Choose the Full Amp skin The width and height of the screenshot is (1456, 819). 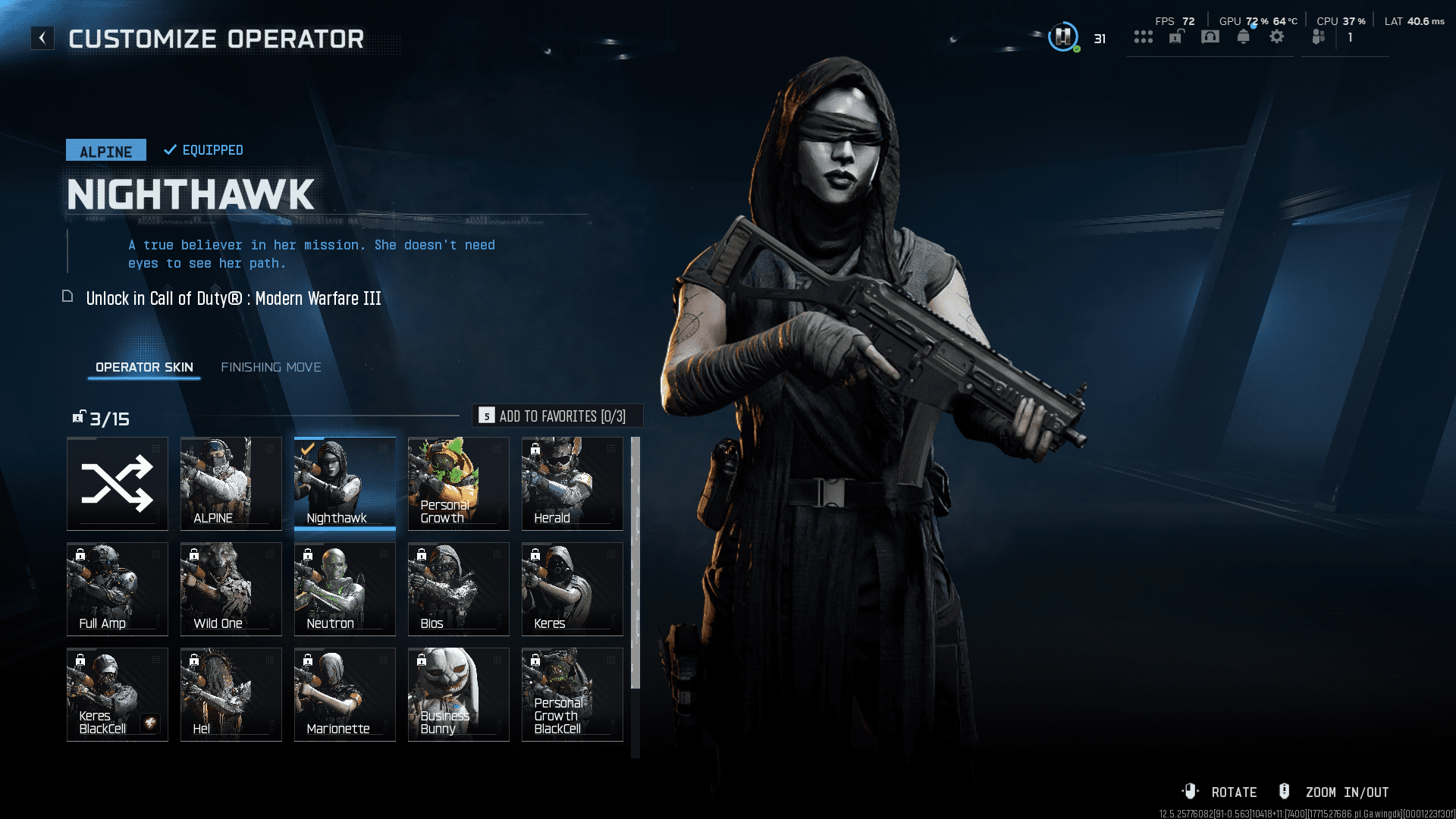click(x=118, y=589)
